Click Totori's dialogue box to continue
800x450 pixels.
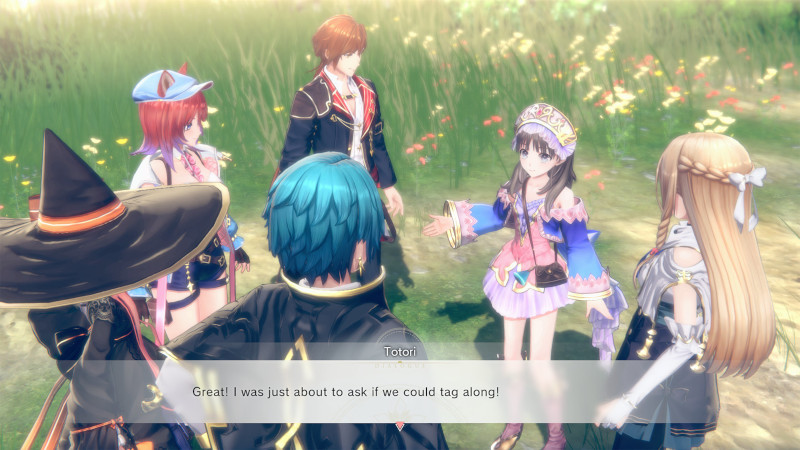tap(400, 390)
